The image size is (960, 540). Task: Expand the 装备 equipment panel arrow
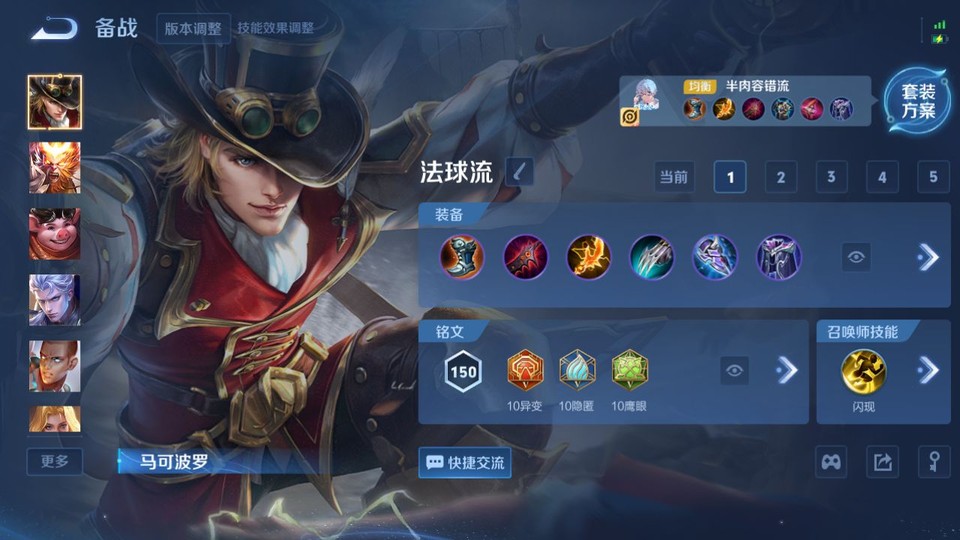928,258
